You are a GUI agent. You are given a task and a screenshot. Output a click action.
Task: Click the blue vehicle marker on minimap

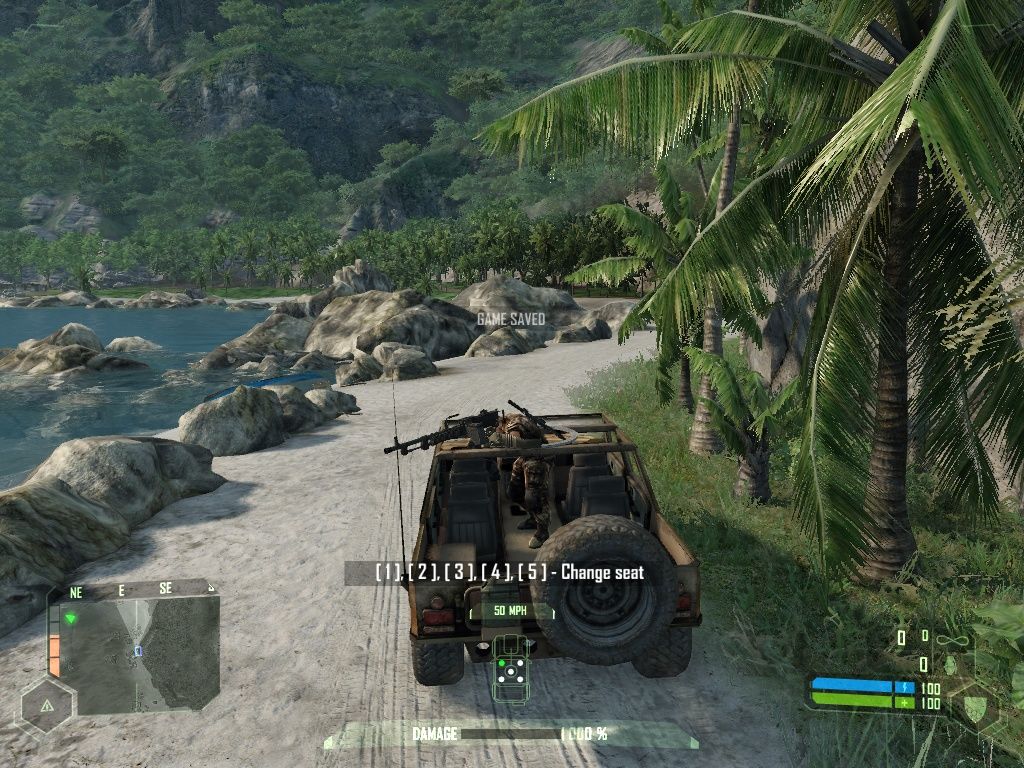[x=139, y=651]
